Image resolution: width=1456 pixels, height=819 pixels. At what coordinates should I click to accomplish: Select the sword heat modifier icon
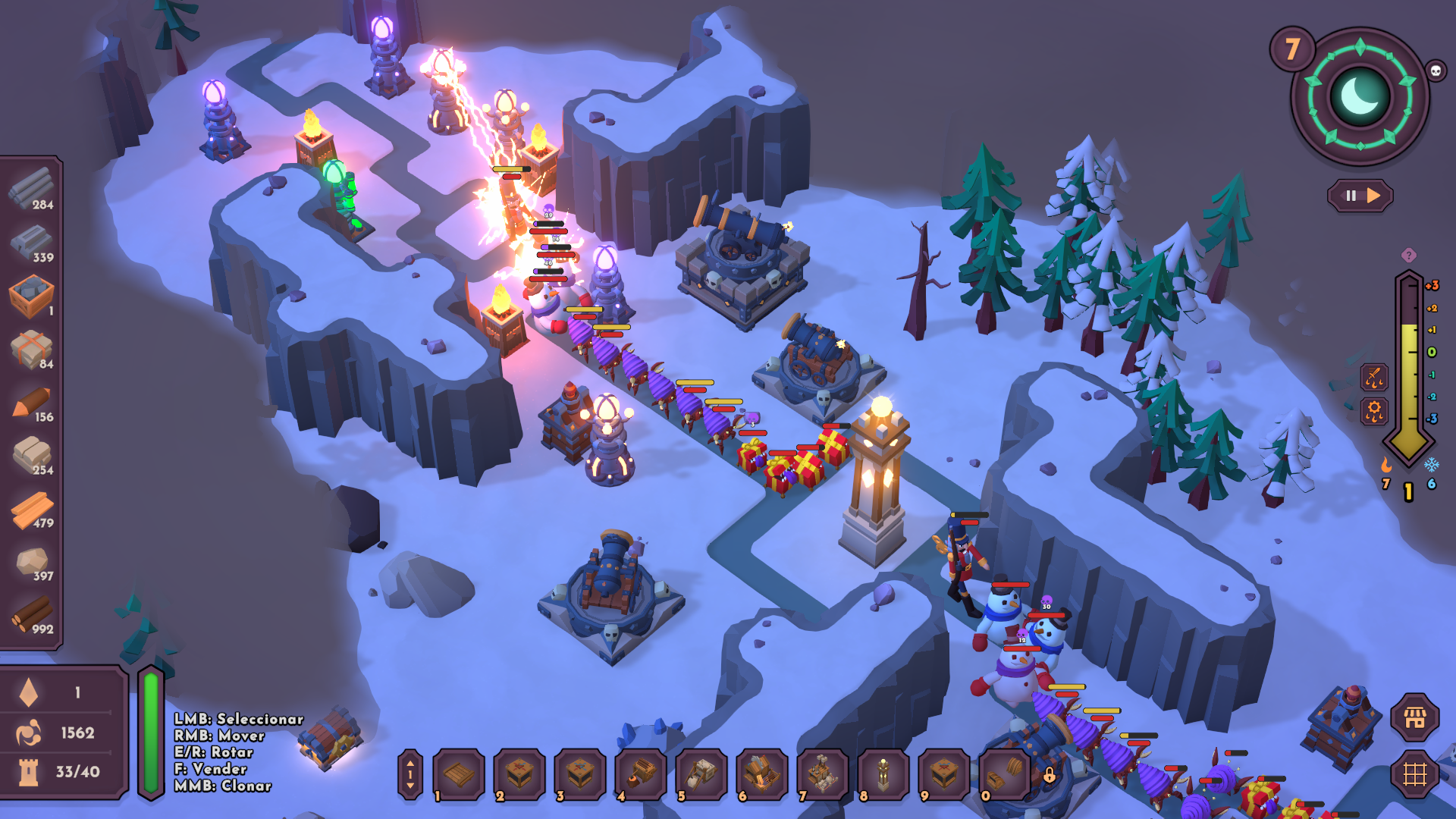click(x=1374, y=377)
